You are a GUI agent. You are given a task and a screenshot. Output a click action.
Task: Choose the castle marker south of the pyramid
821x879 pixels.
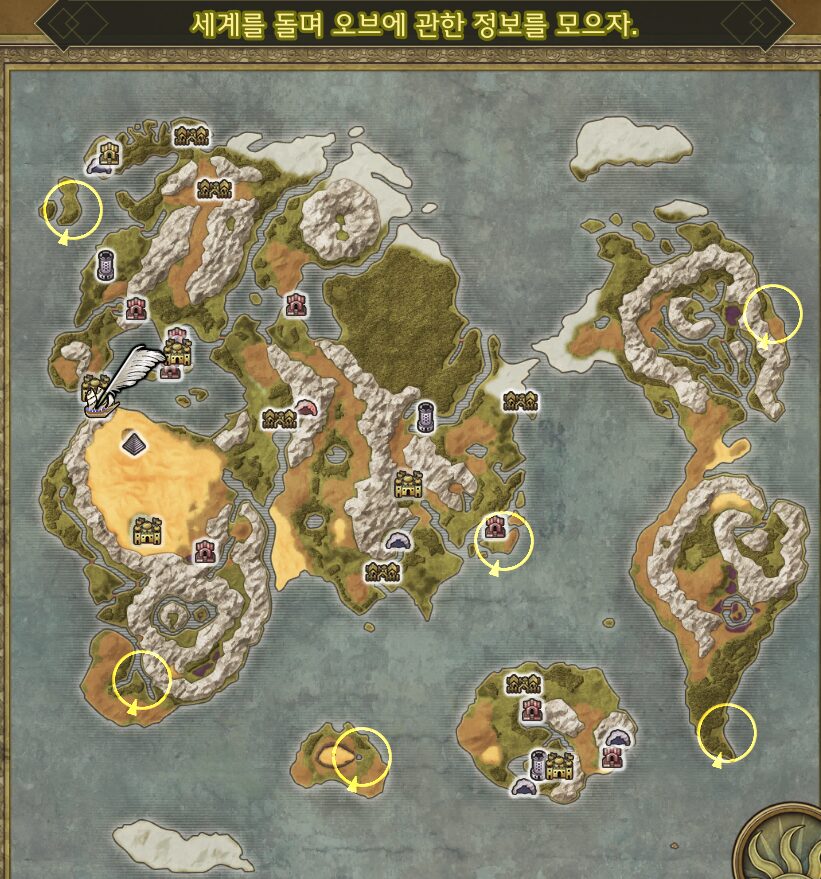(148, 531)
